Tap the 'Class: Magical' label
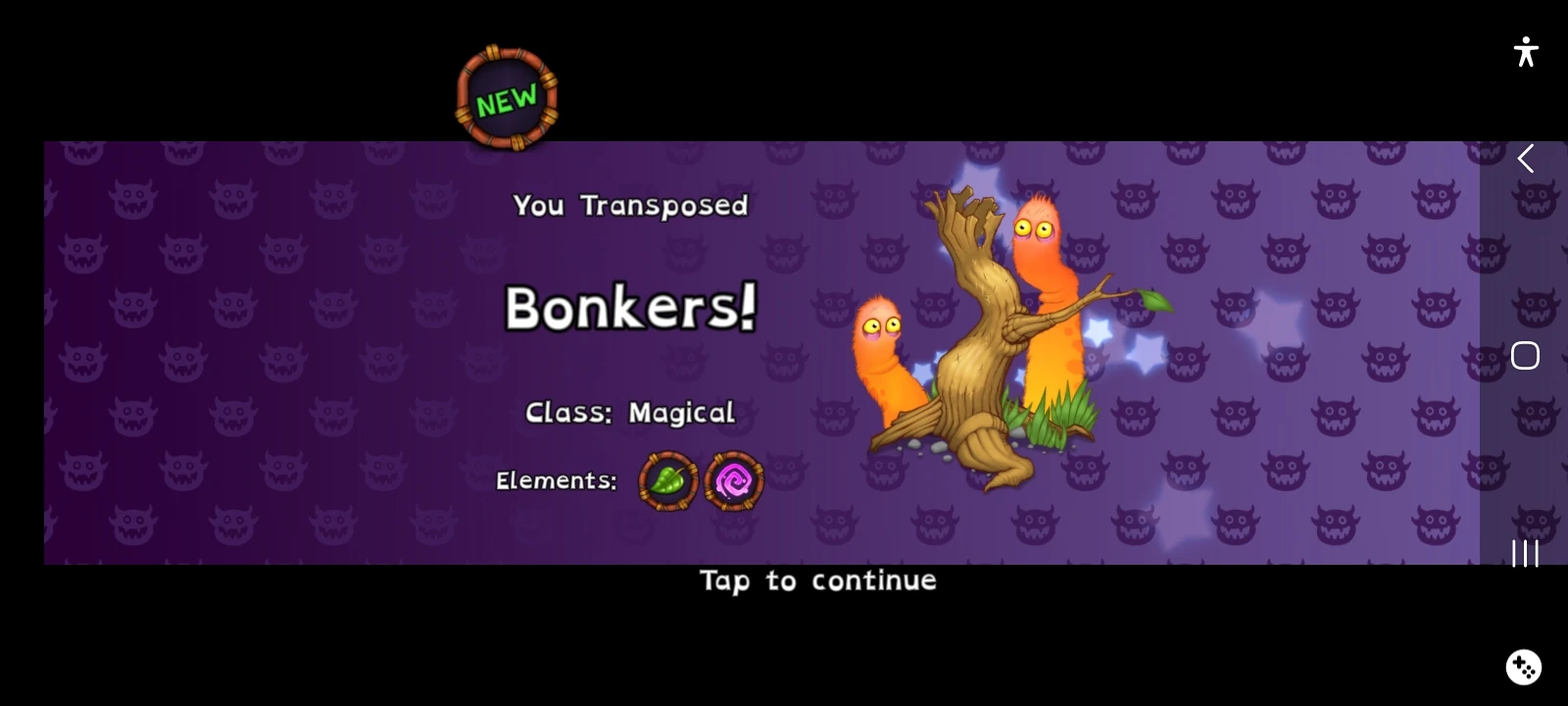The width and height of the screenshot is (1568, 706). 630,412
